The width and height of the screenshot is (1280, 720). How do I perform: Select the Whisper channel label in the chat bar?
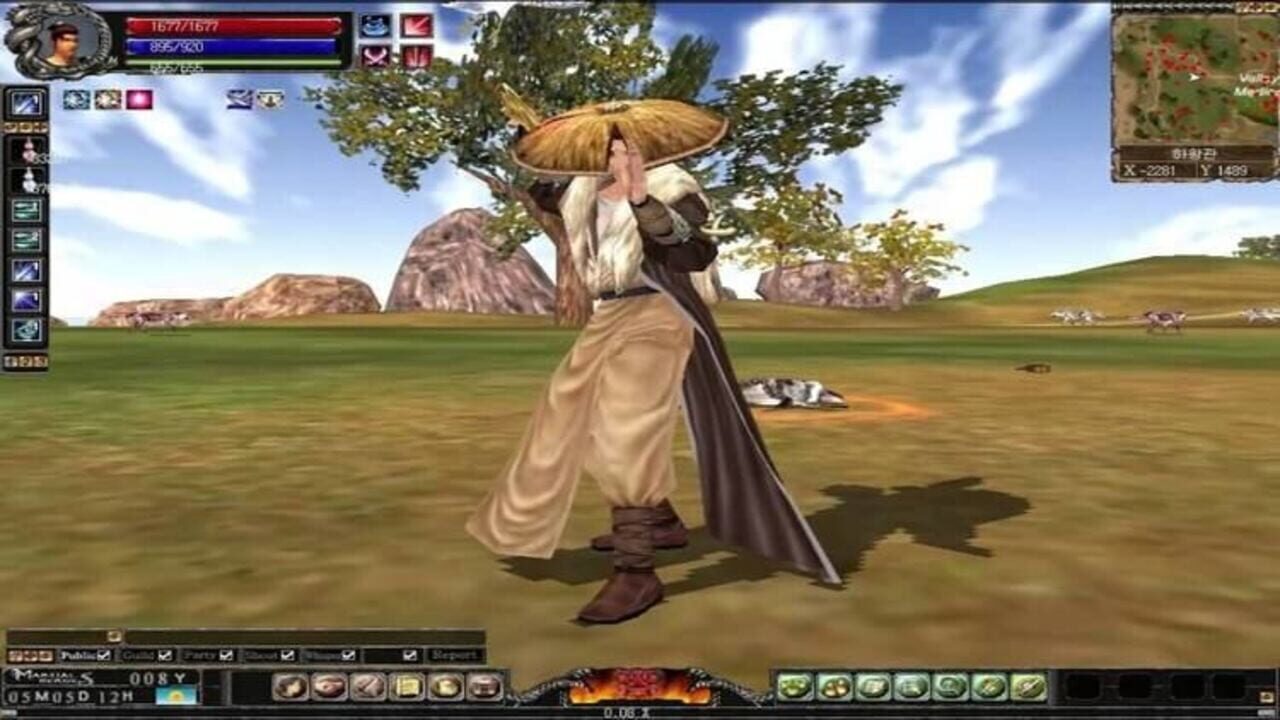[x=321, y=655]
